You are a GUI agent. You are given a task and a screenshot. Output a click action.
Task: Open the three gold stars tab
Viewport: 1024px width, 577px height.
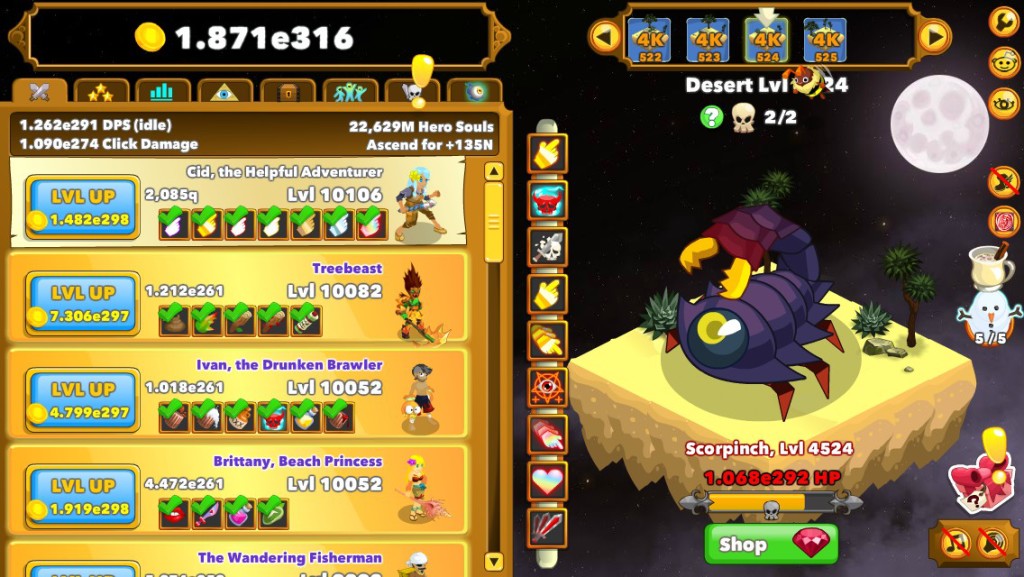[101, 92]
